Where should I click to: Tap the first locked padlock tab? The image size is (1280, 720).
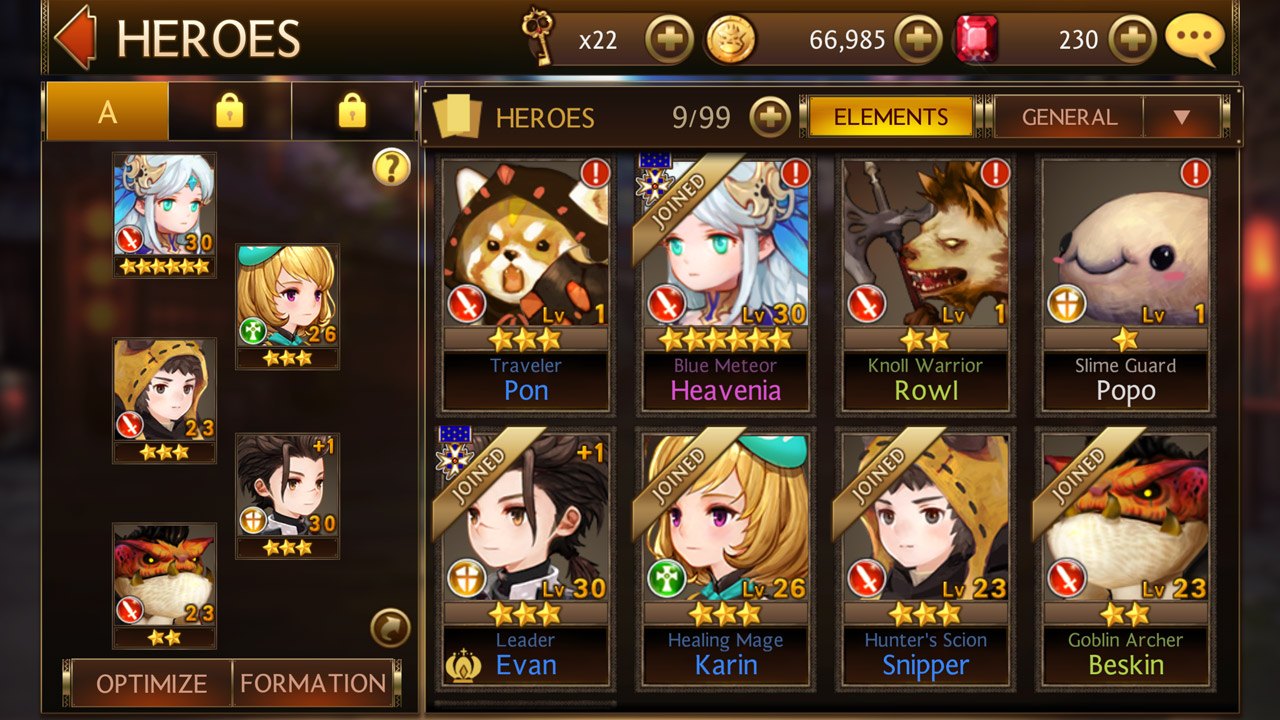[x=228, y=110]
